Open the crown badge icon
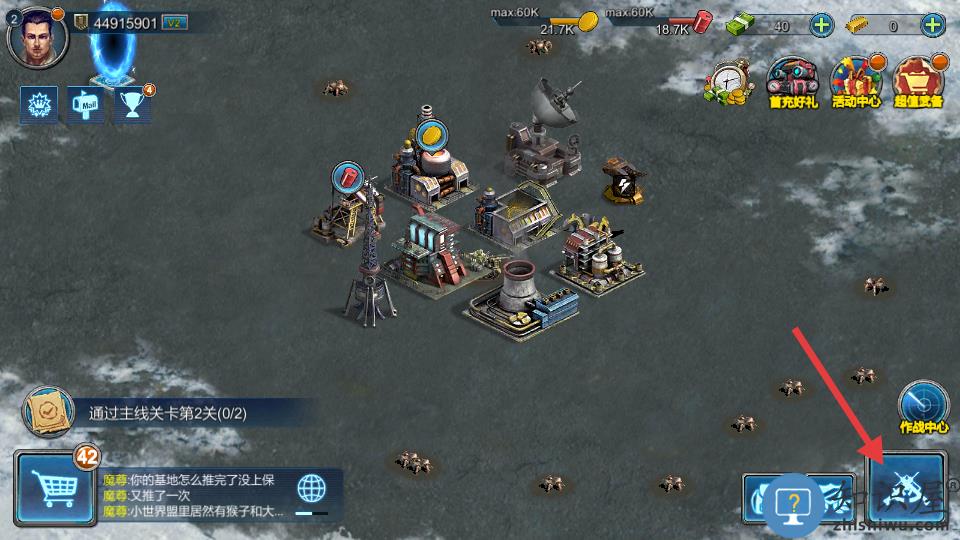This screenshot has height=540, width=960. coord(39,104)
